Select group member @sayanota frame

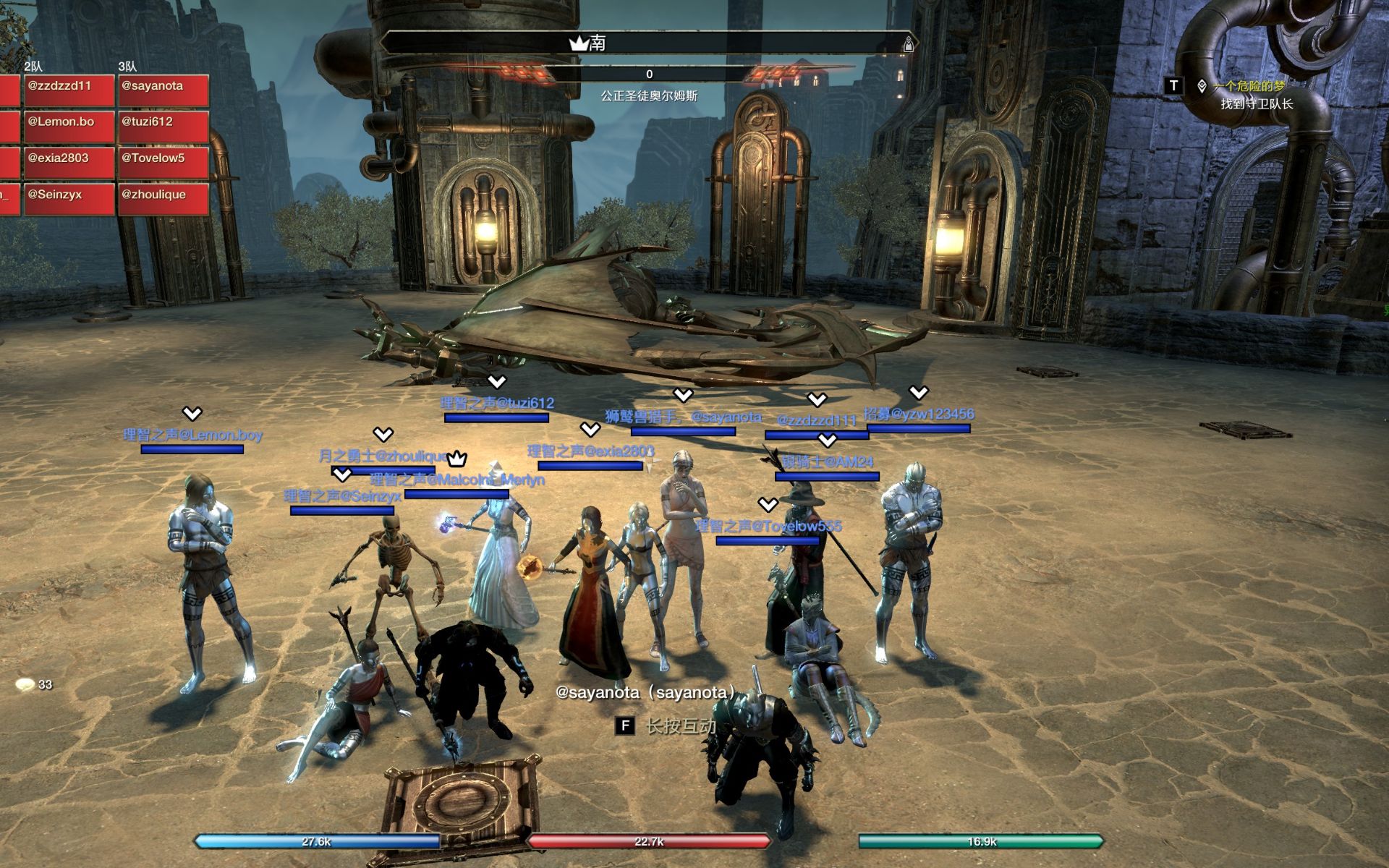point(163,90)
